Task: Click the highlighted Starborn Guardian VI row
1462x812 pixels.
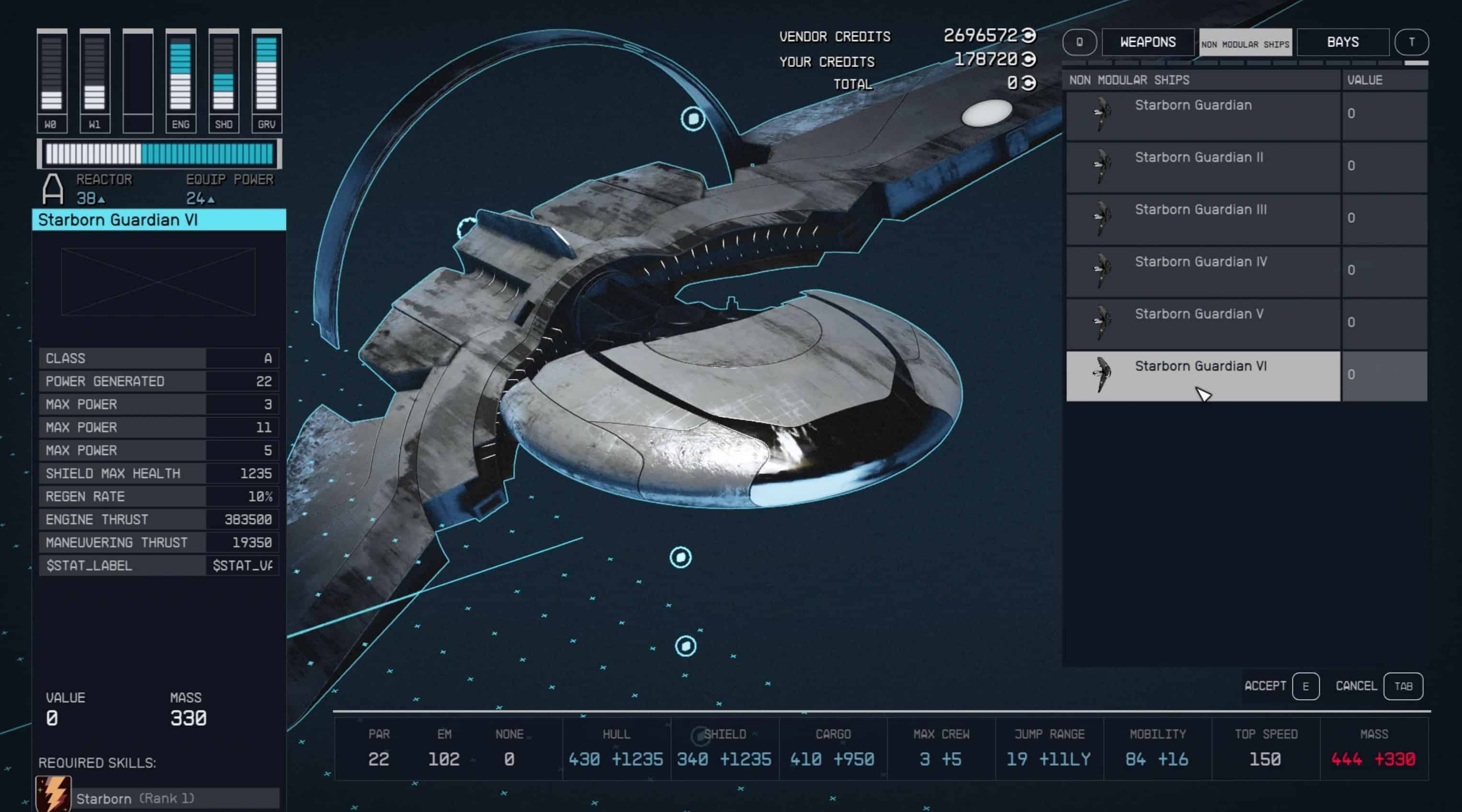Action: coord(1203,375)
